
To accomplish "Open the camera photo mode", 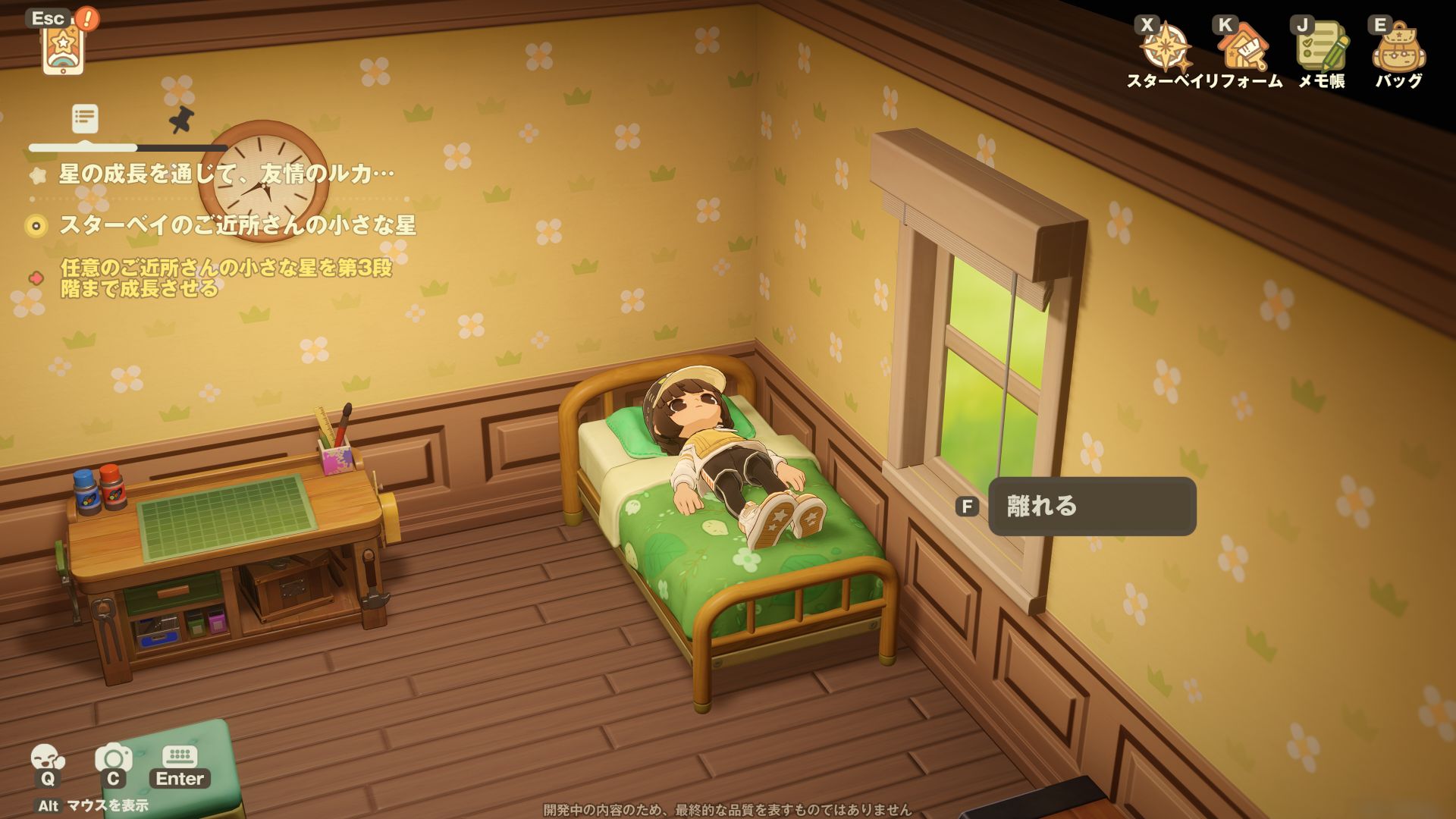I will coord(113,759).
